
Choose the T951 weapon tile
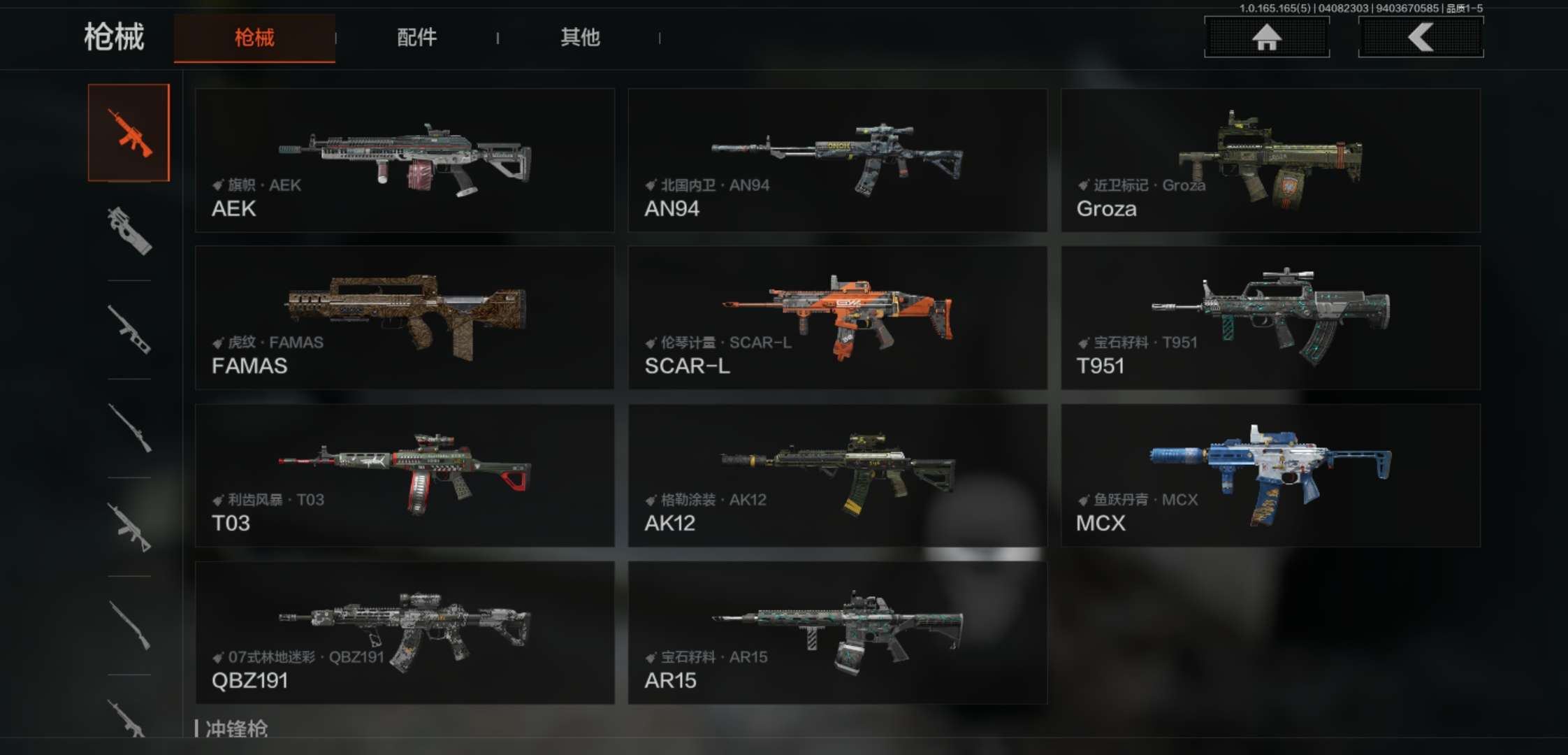(1270, 317)
